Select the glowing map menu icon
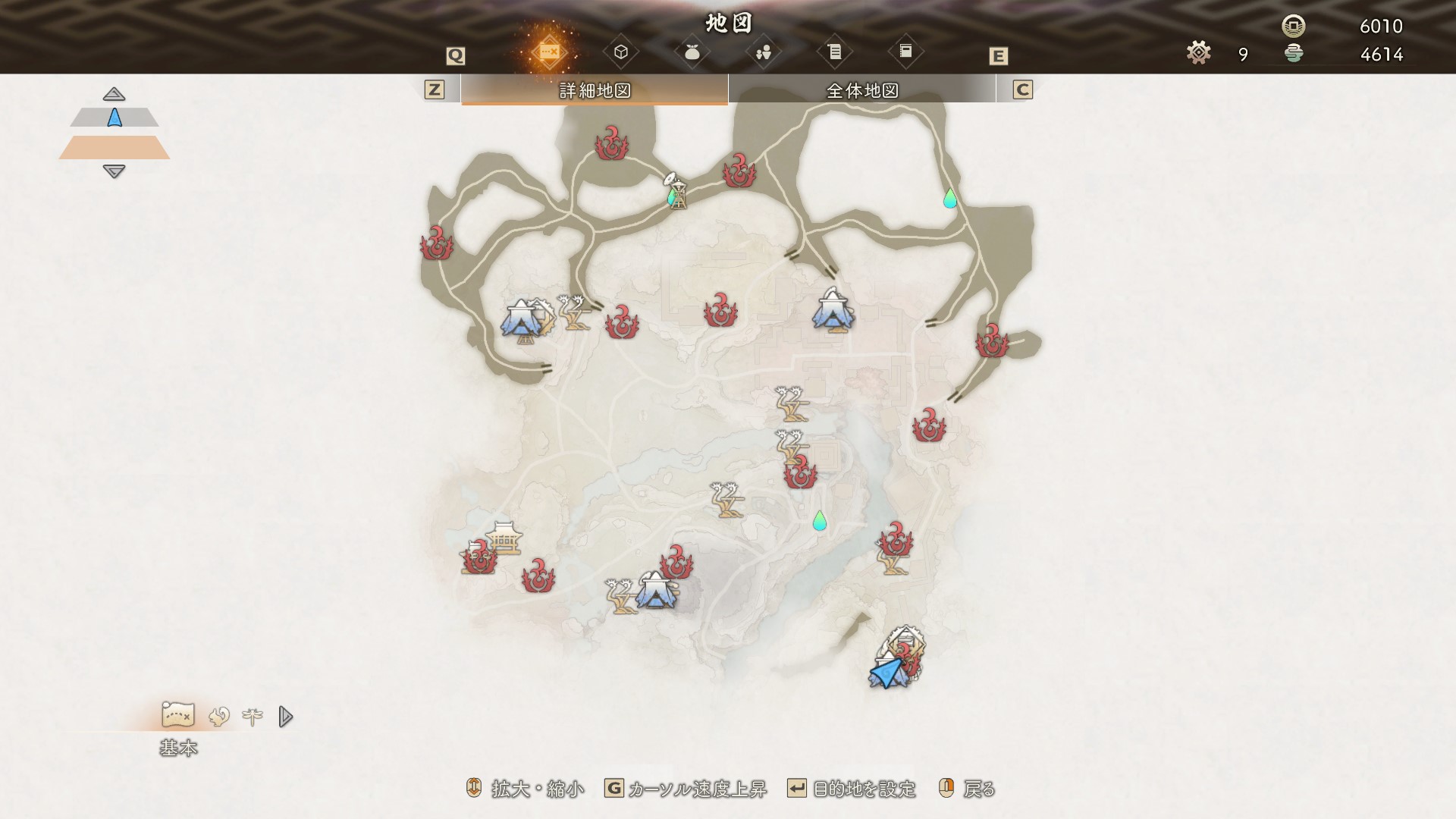Viewport: 1456px width, 819px height. coord(549,52)
